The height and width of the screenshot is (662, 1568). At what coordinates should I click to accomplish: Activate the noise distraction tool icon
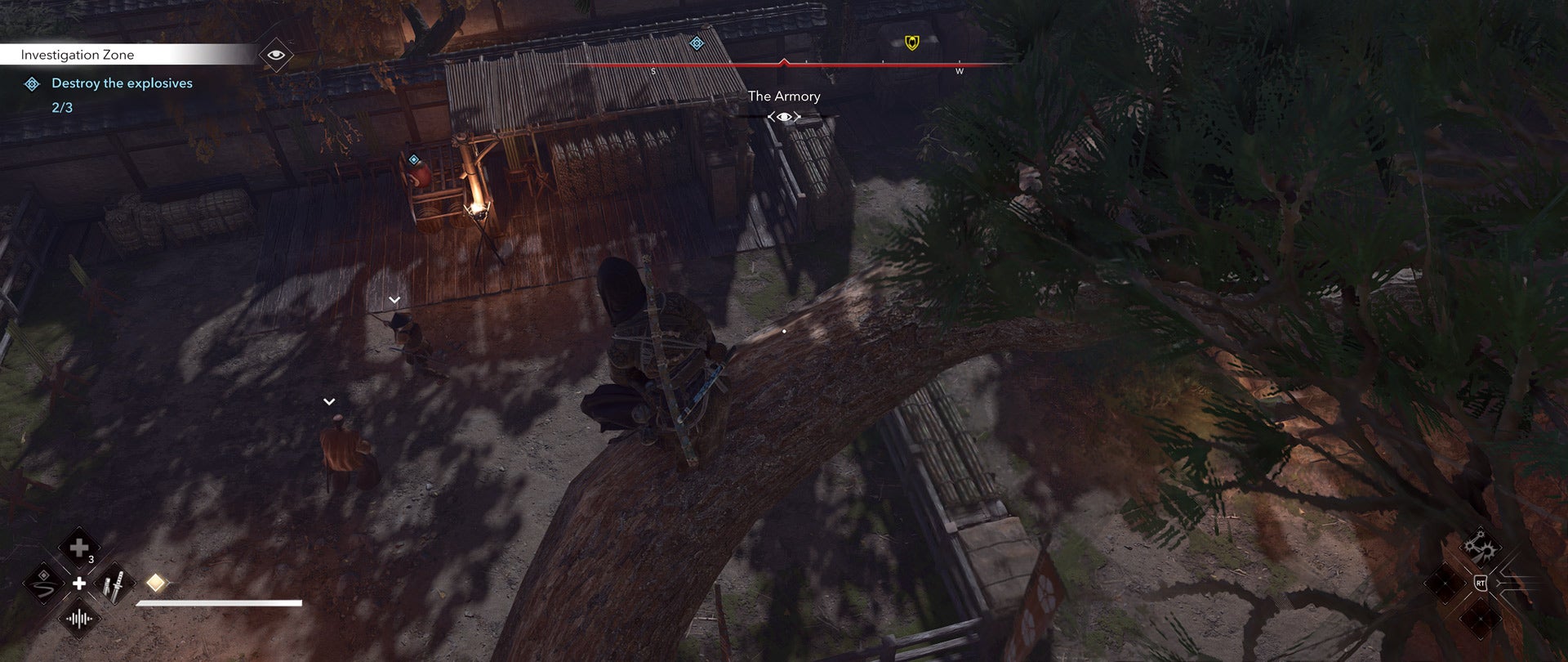tap(79, 620)
